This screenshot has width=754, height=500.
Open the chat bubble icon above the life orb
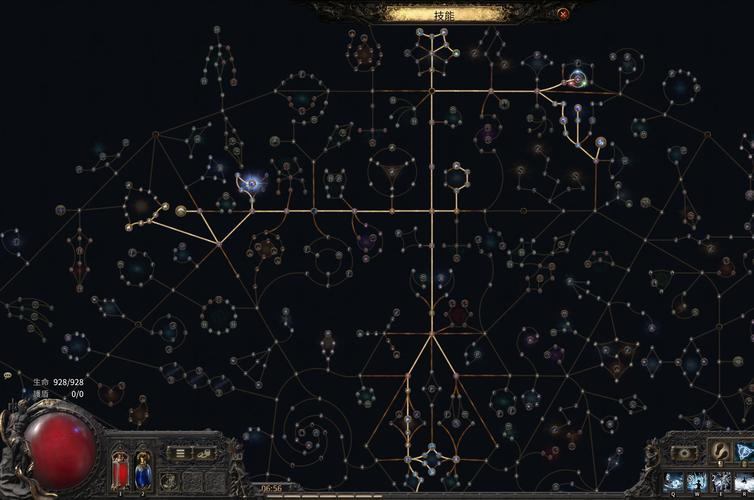8,376
